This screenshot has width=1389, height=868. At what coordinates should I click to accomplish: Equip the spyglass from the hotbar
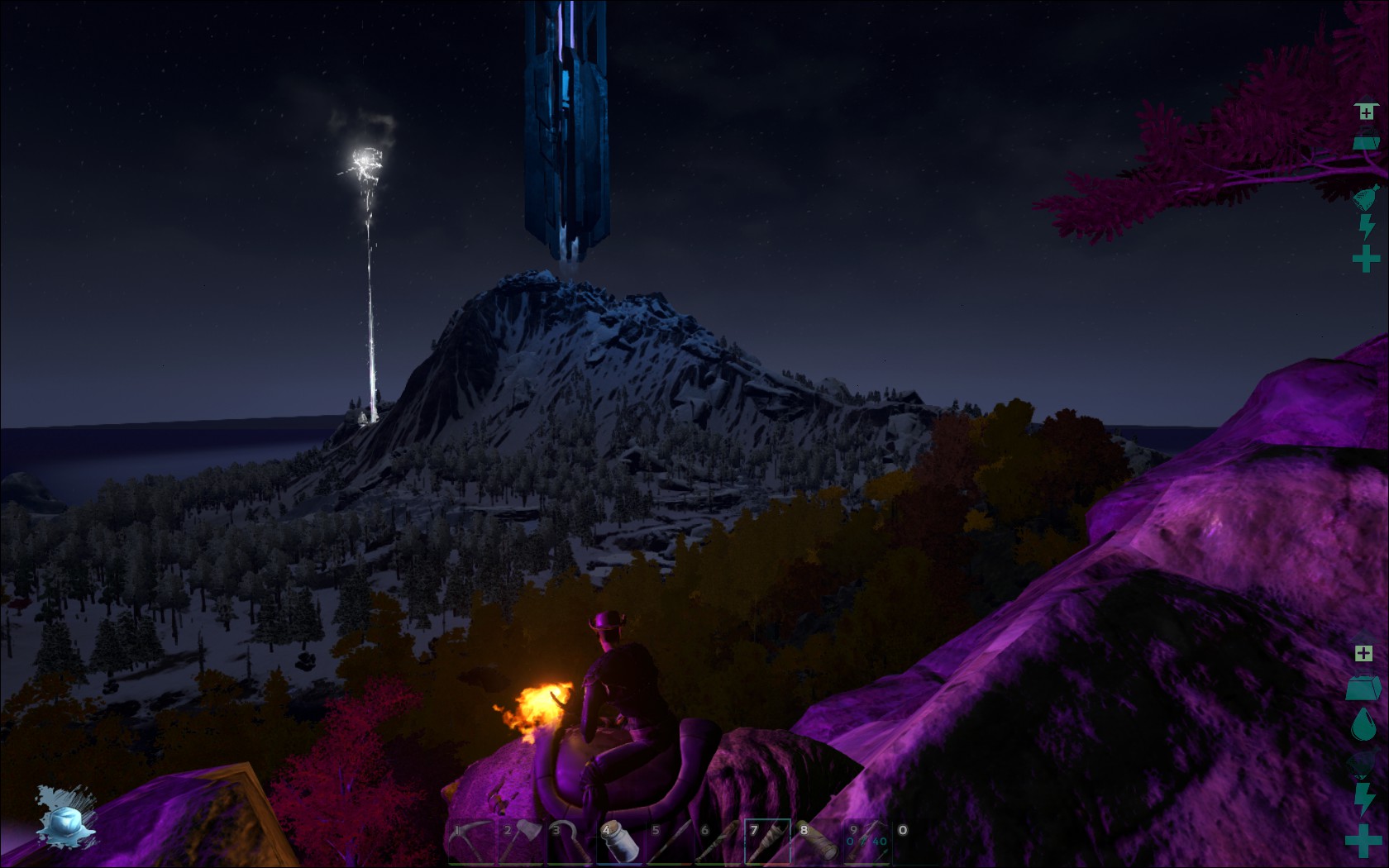coord(818,842)
